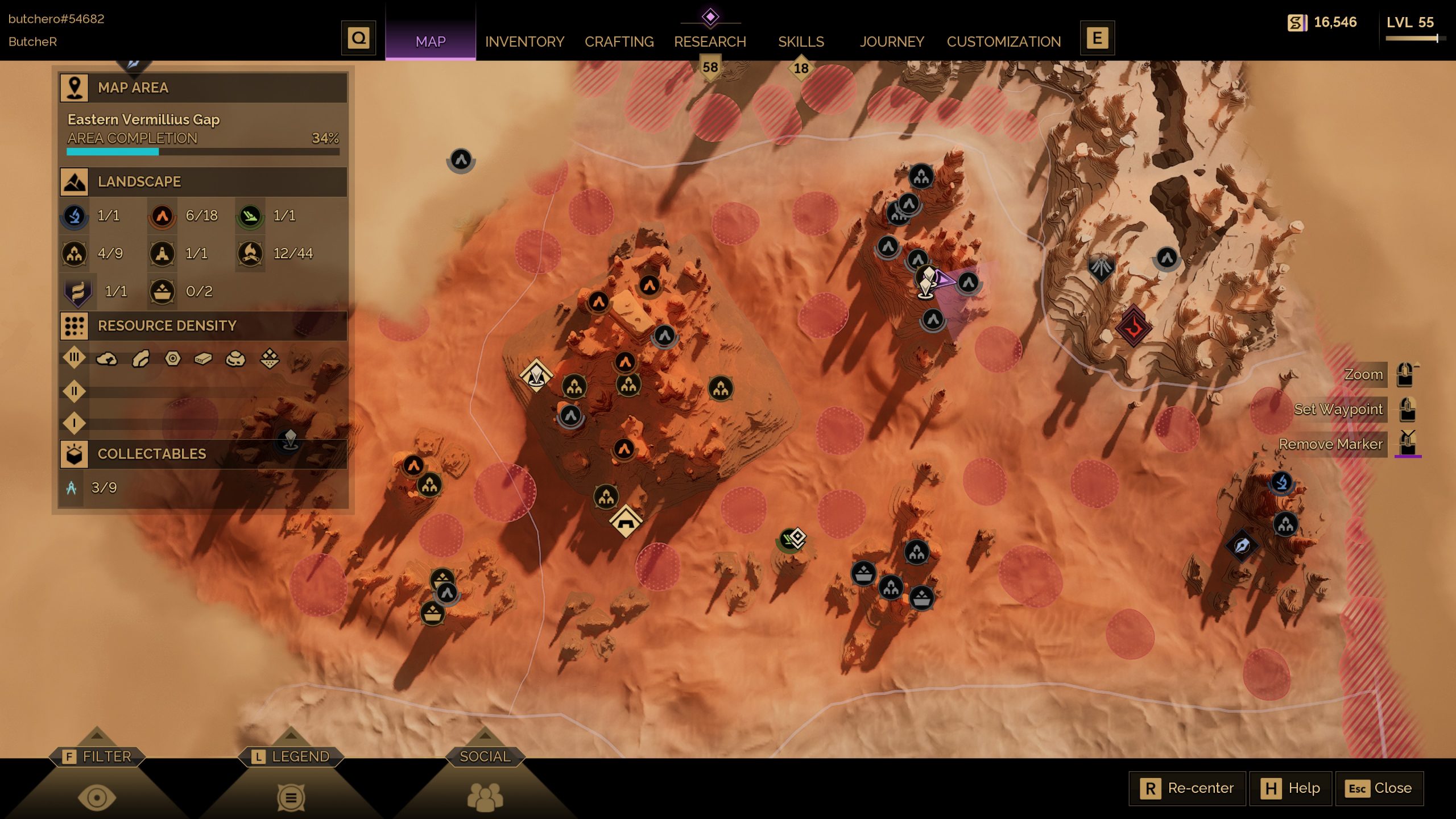This screenshot has height=819, width=1456.
Task: Select the Research tab
Action: (710, 42)
